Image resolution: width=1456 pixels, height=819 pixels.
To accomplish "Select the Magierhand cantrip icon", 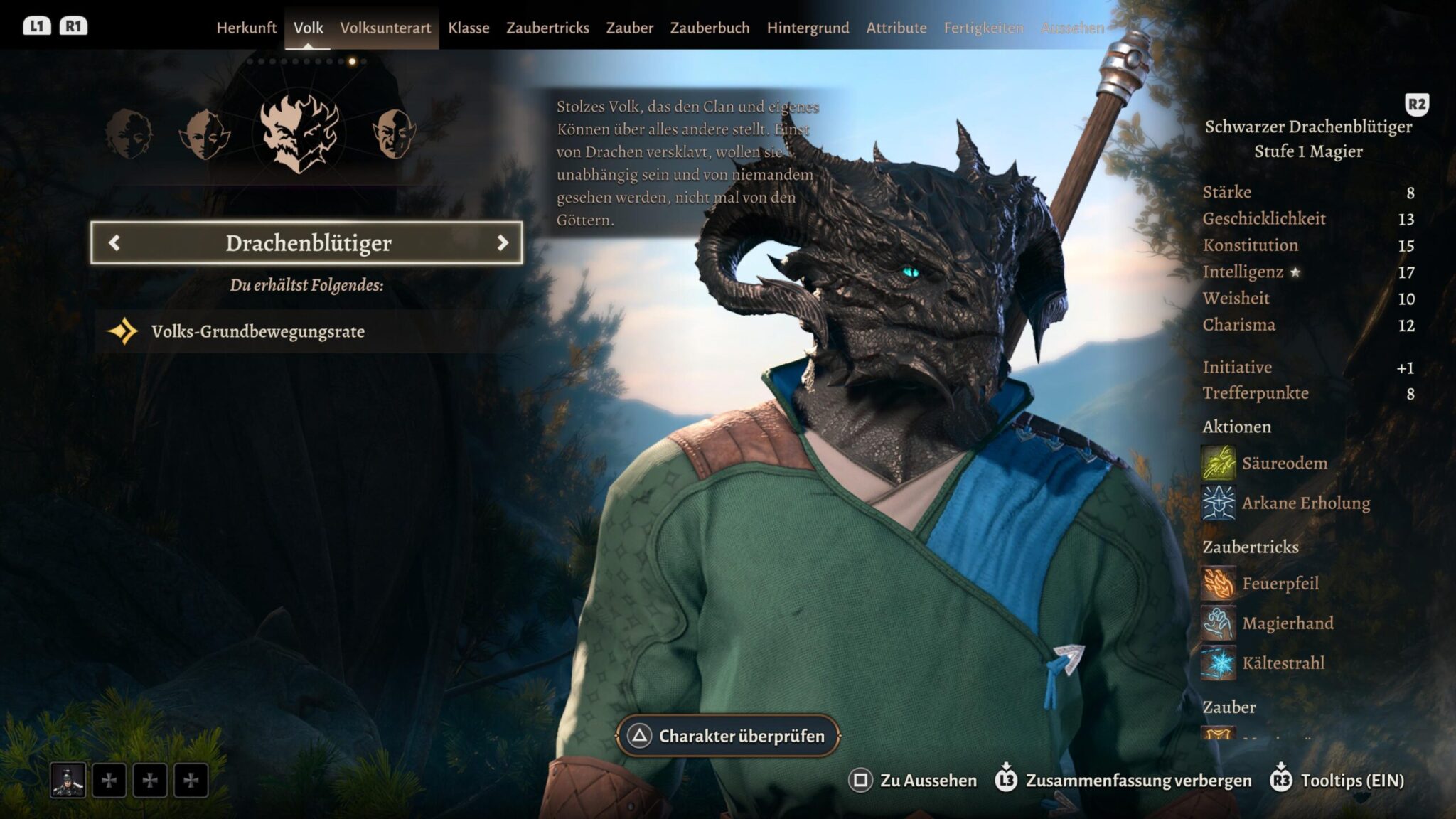I will click(x=1218, y=623).
